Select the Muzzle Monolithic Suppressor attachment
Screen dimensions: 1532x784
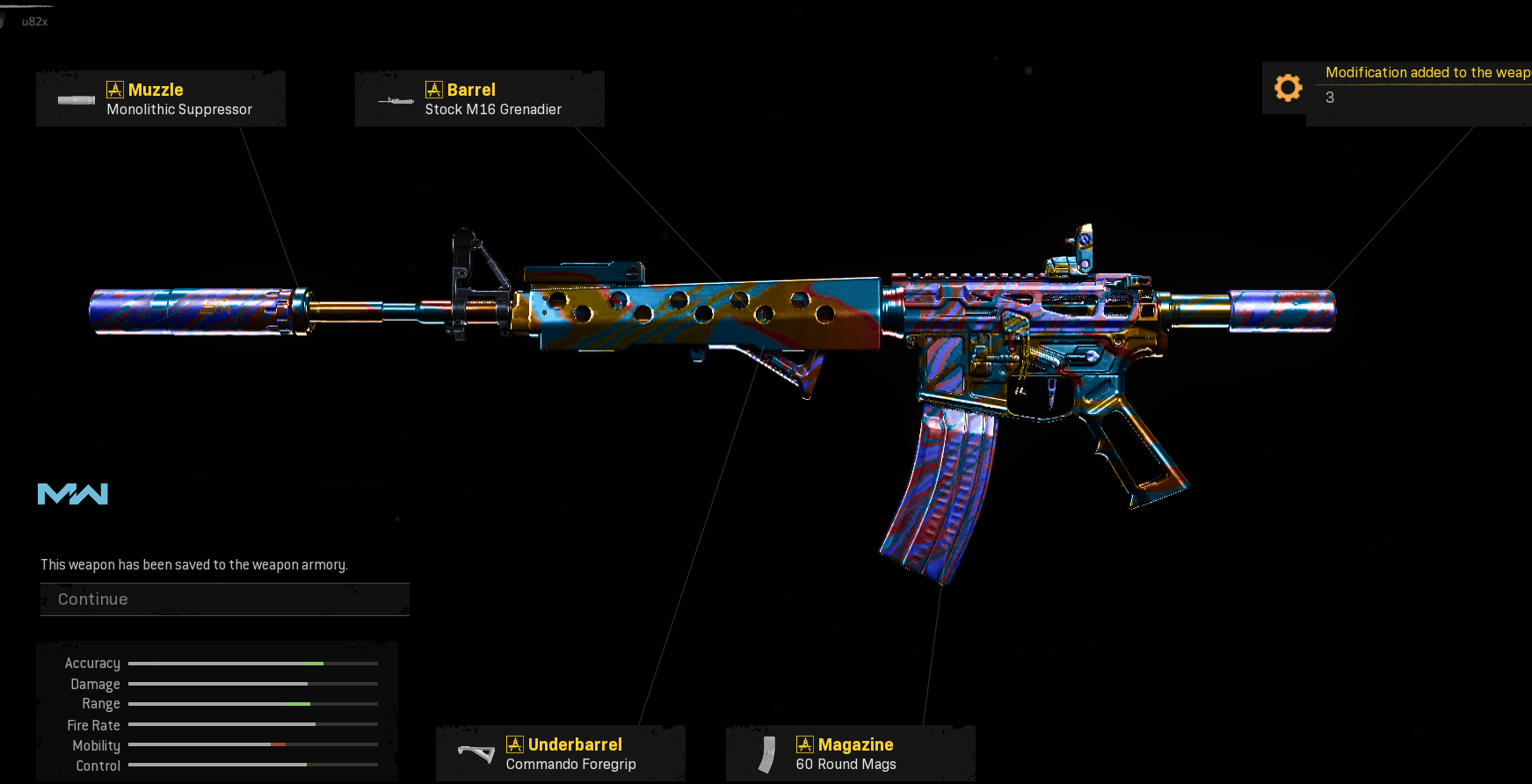[161, 99]
